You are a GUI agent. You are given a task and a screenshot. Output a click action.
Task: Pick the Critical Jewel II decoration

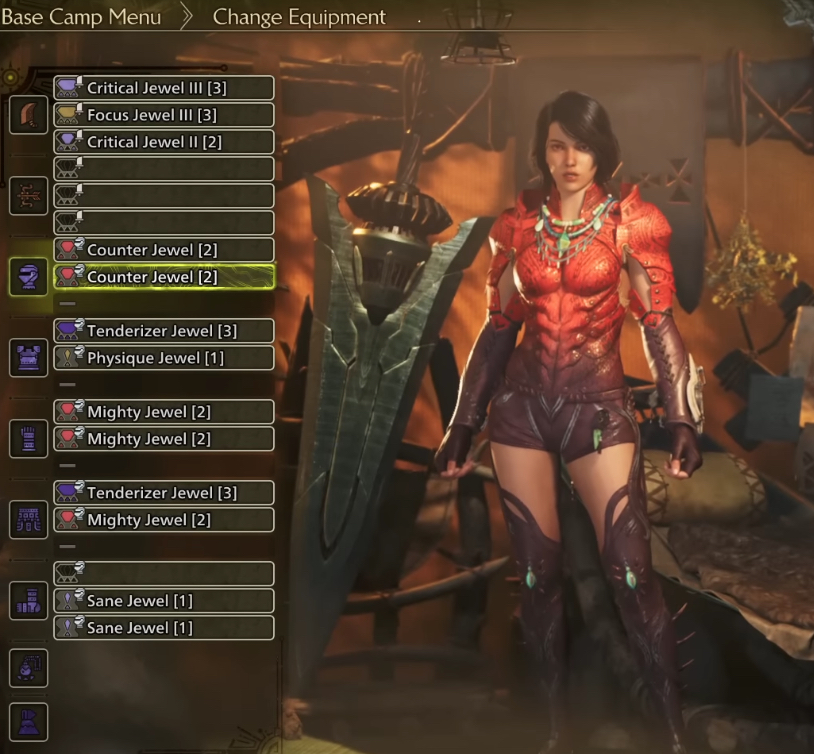point(163,142)
